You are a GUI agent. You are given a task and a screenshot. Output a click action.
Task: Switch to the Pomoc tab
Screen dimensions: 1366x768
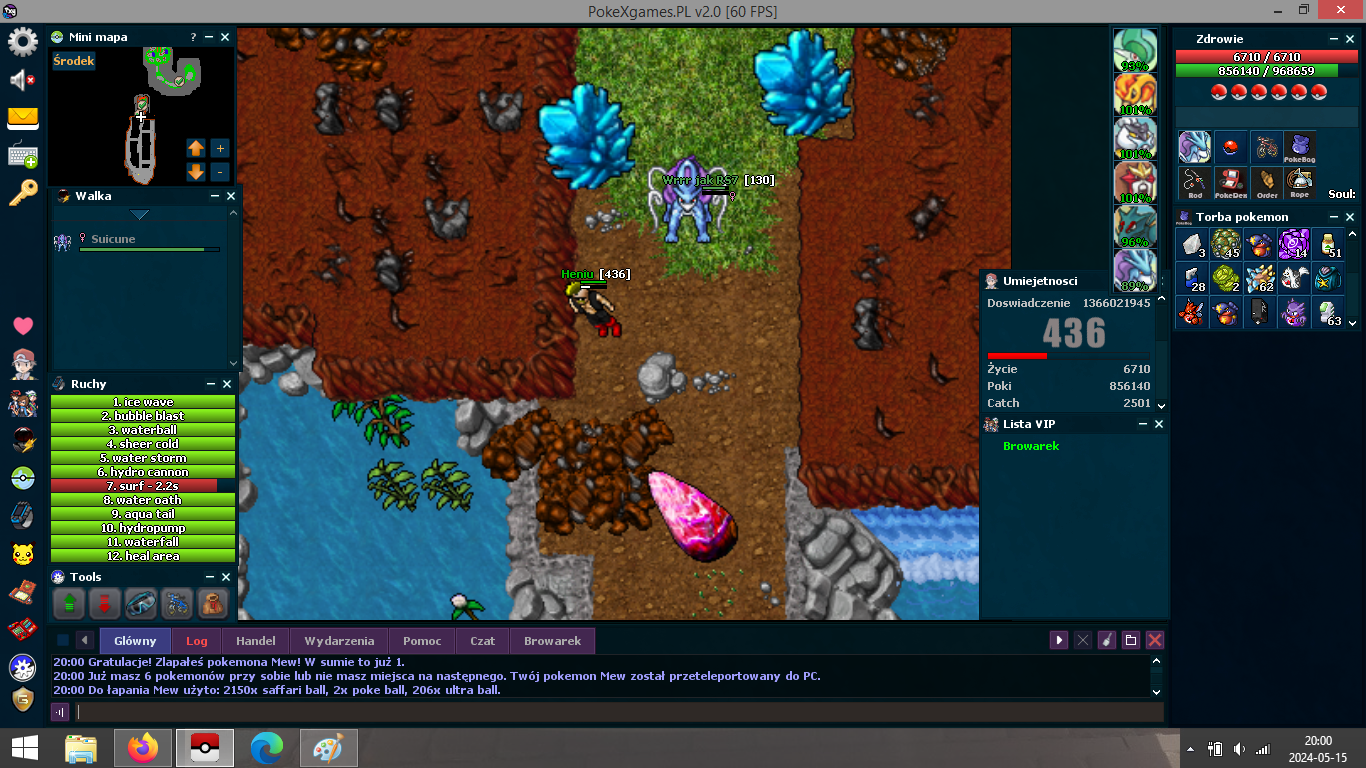[x=422, y=641]
